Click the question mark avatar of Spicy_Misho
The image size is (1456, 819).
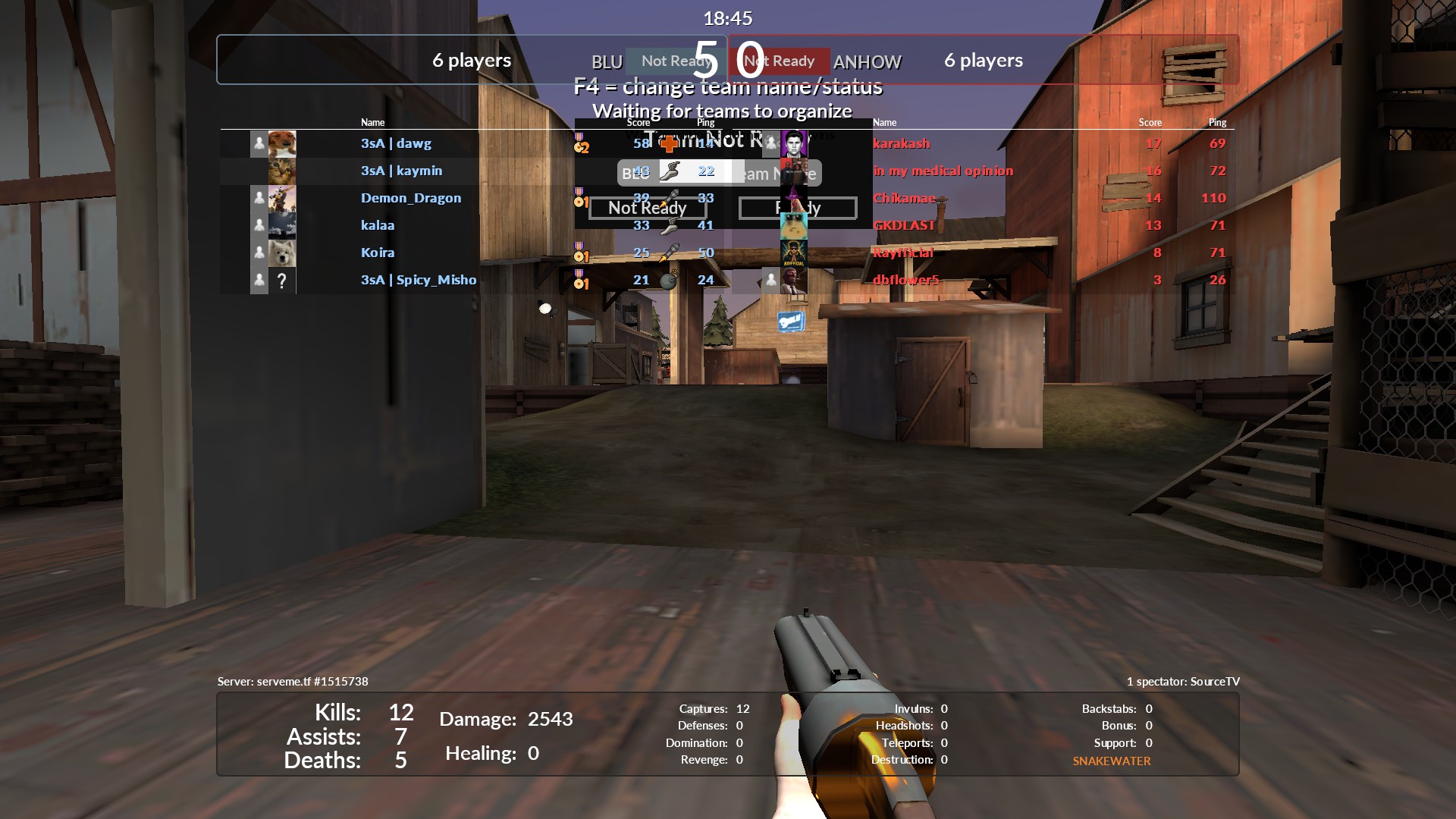(282, 281)
